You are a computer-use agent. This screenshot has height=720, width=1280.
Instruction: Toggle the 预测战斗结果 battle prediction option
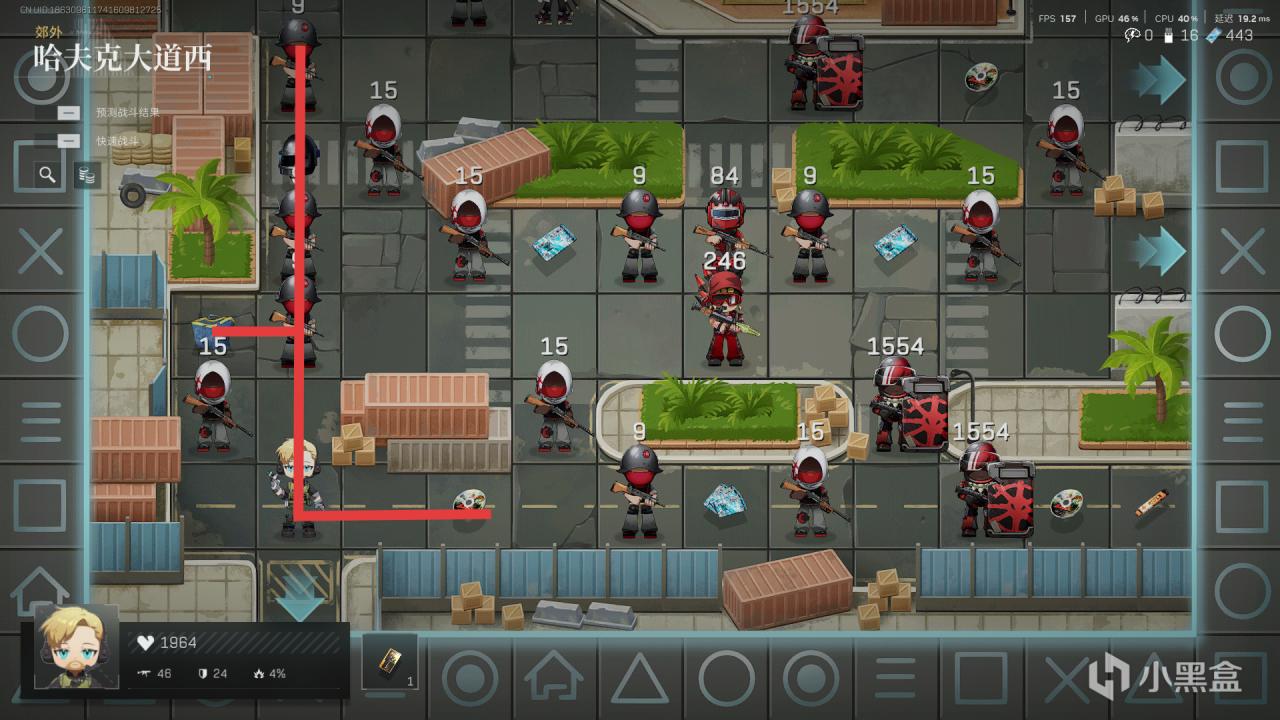[x=69, y=113]
